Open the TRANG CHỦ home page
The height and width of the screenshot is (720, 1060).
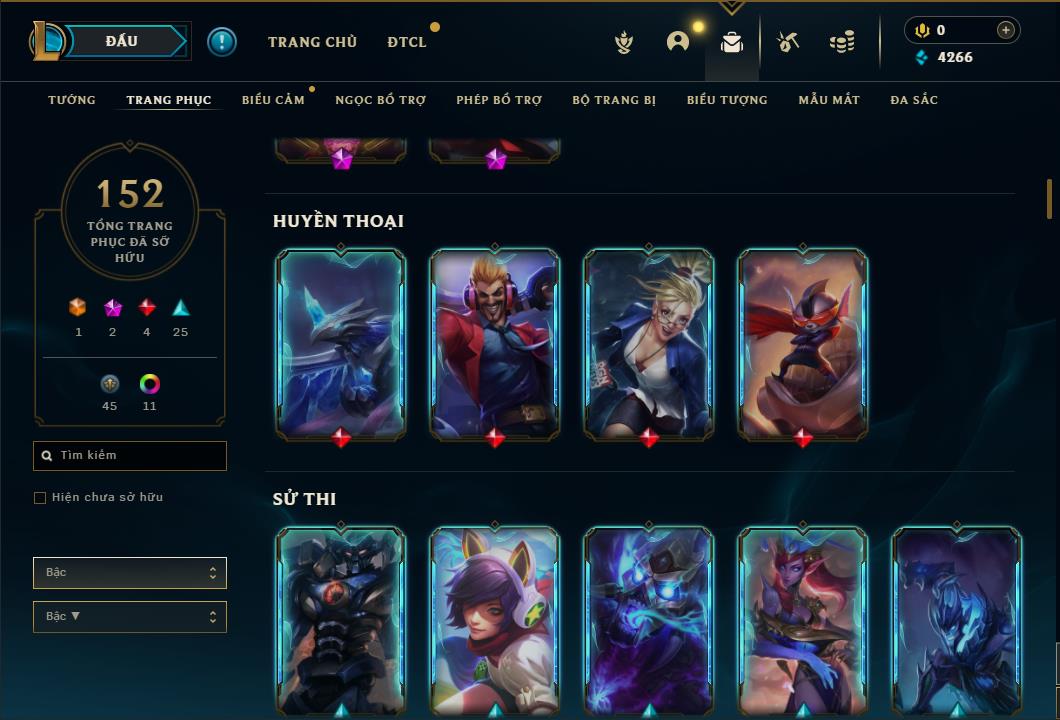[312, 42]
